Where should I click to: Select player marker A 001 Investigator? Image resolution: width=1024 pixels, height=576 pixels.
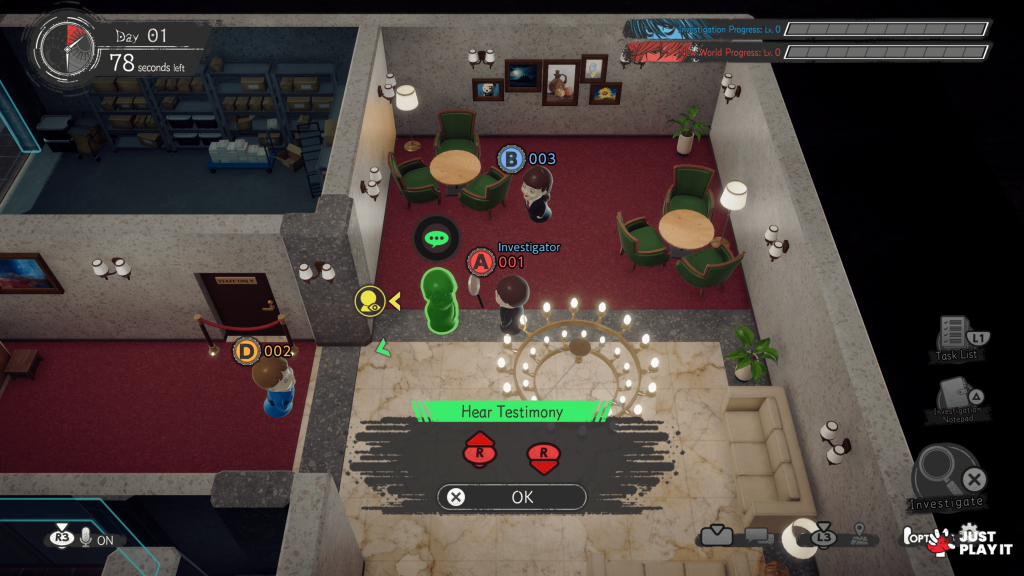(481, 262)
